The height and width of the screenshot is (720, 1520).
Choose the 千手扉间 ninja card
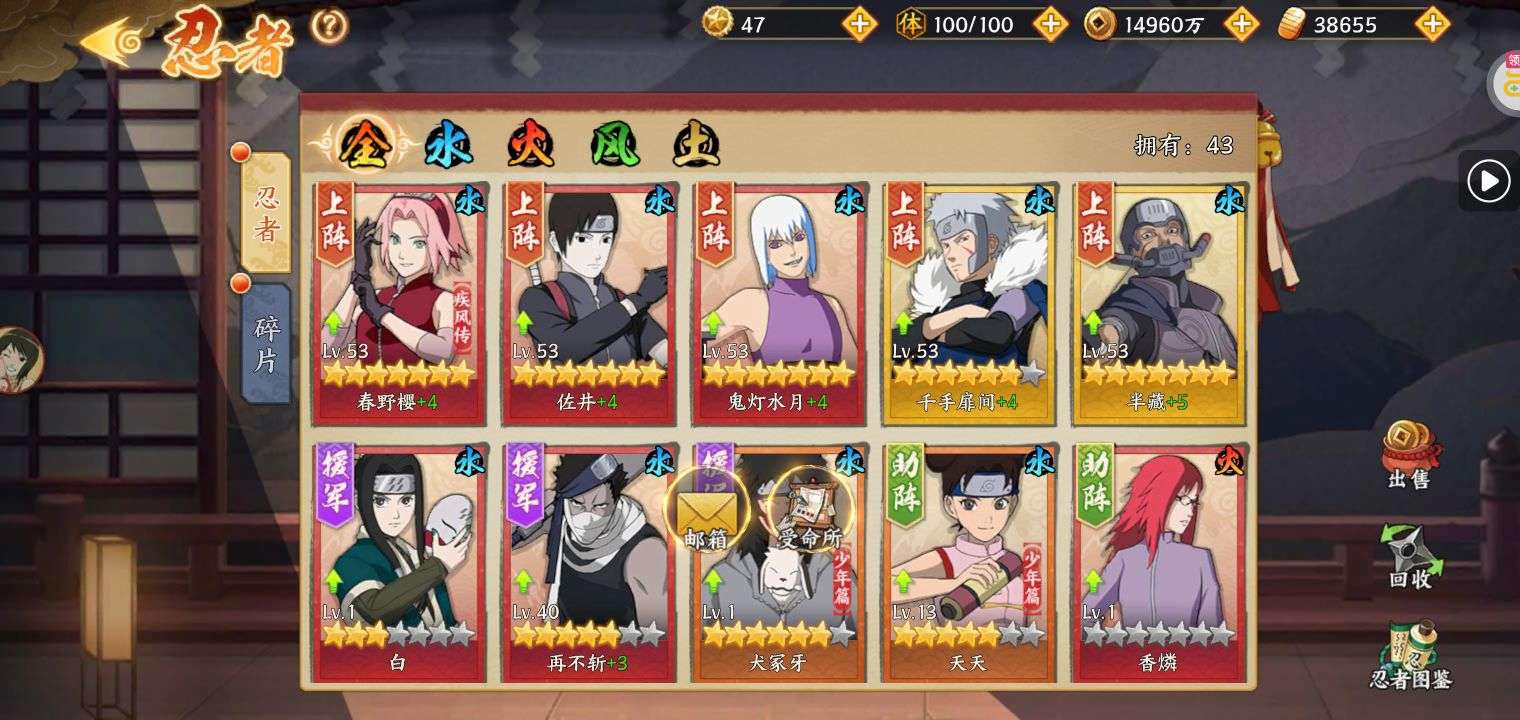coord(968,300)
